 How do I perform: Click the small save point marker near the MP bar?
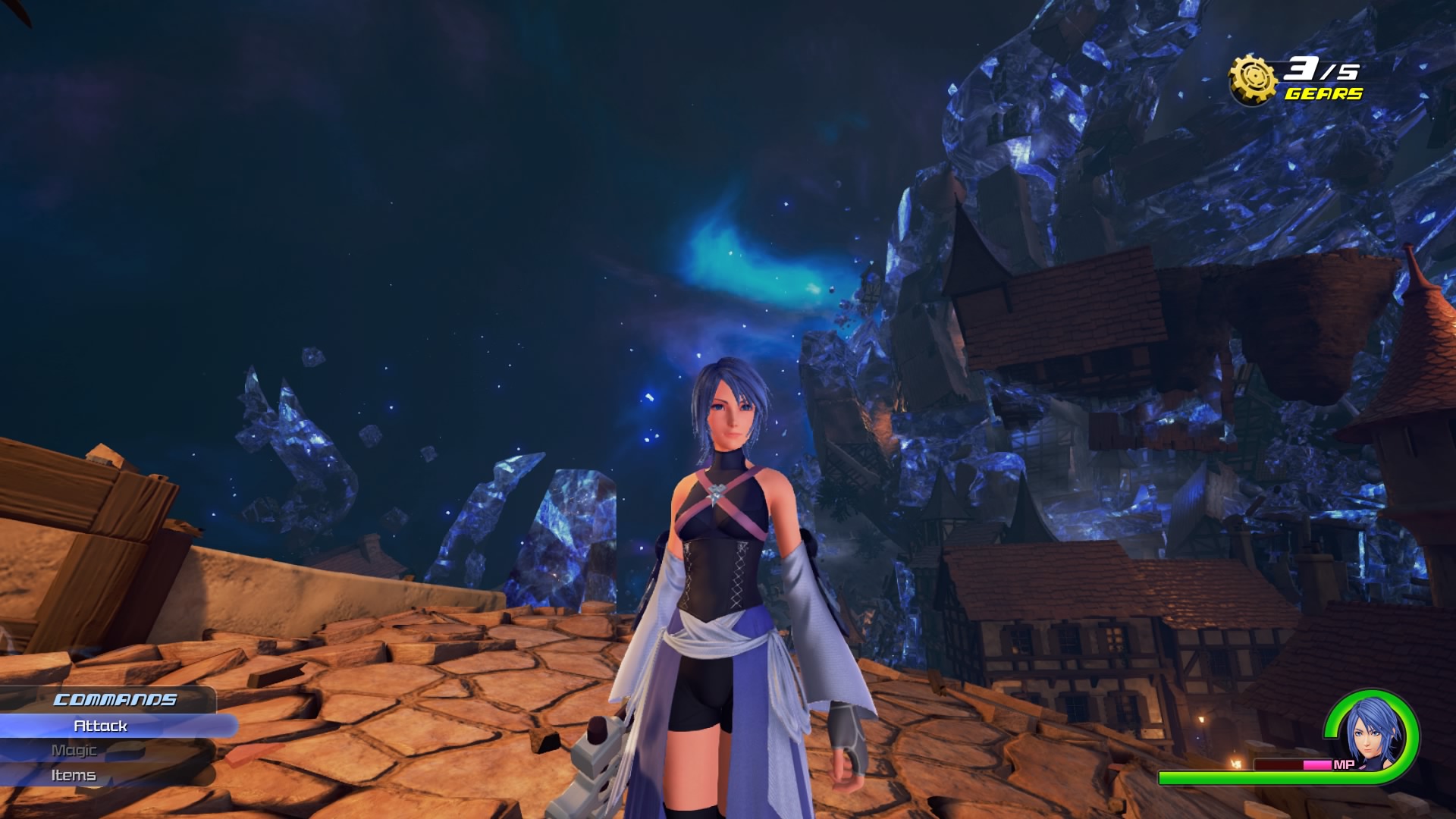click(x=1237, y=762)
